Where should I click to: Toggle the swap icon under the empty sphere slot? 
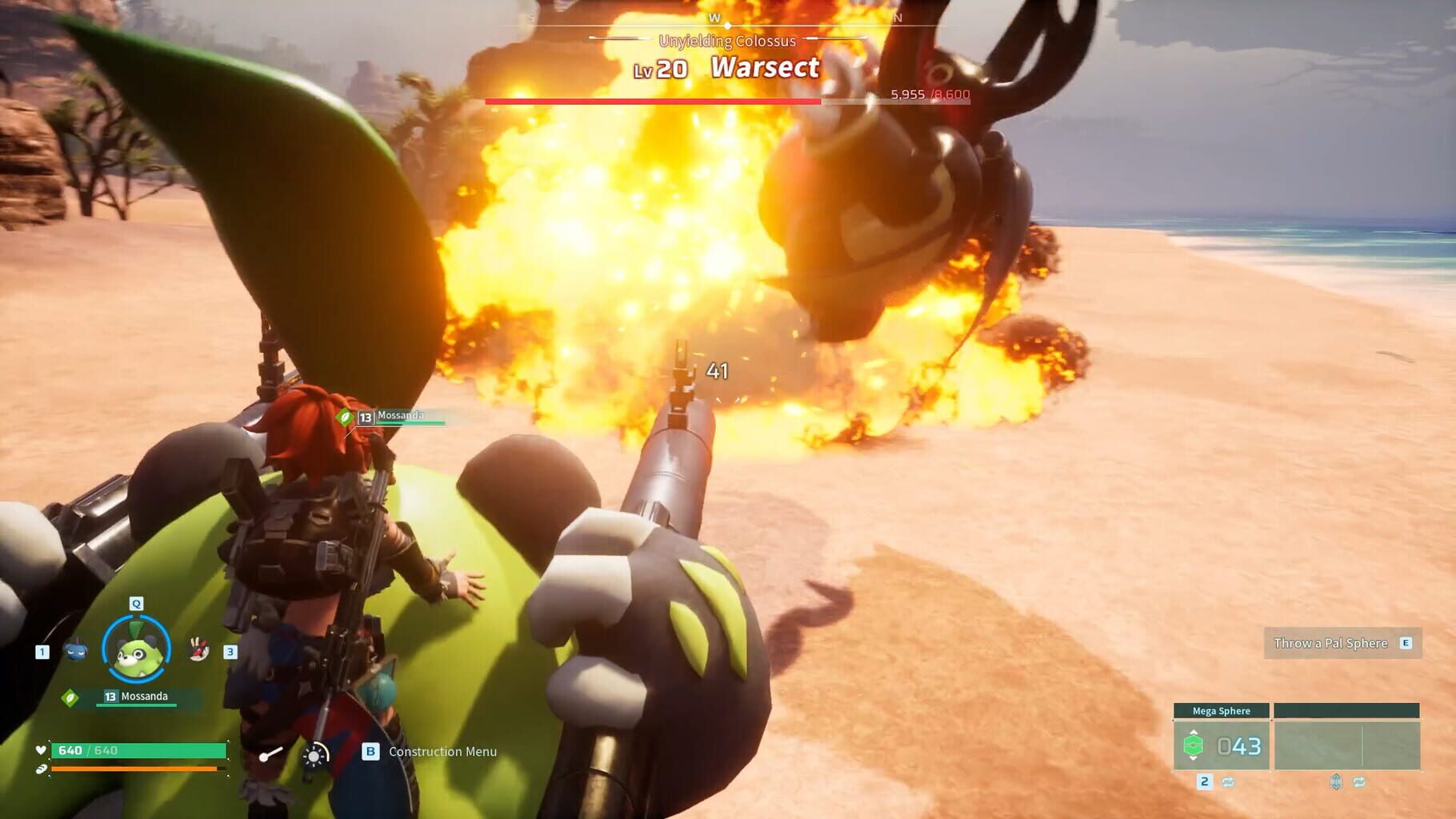(x=1359, y=782)
